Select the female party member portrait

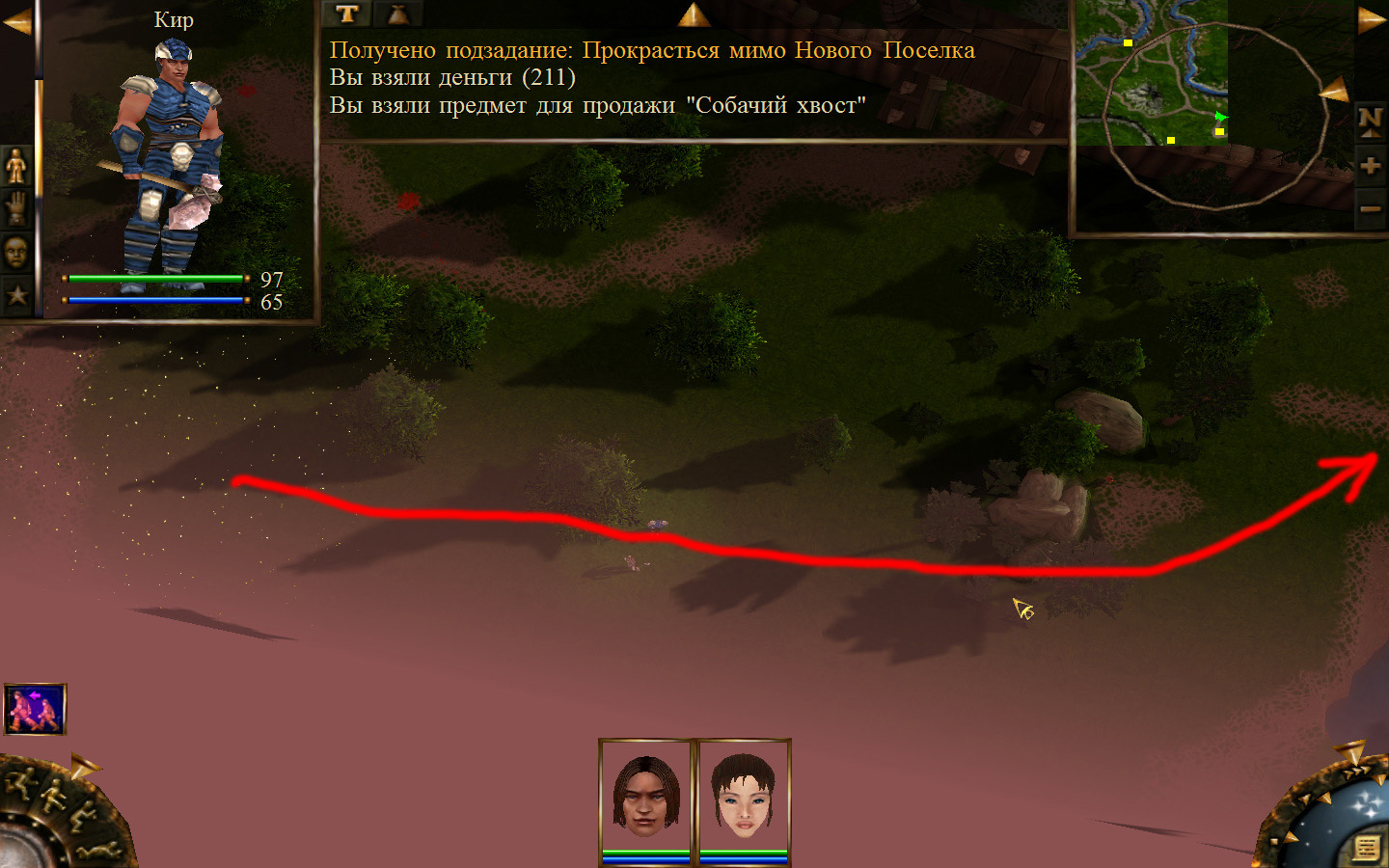pos(743,796)
